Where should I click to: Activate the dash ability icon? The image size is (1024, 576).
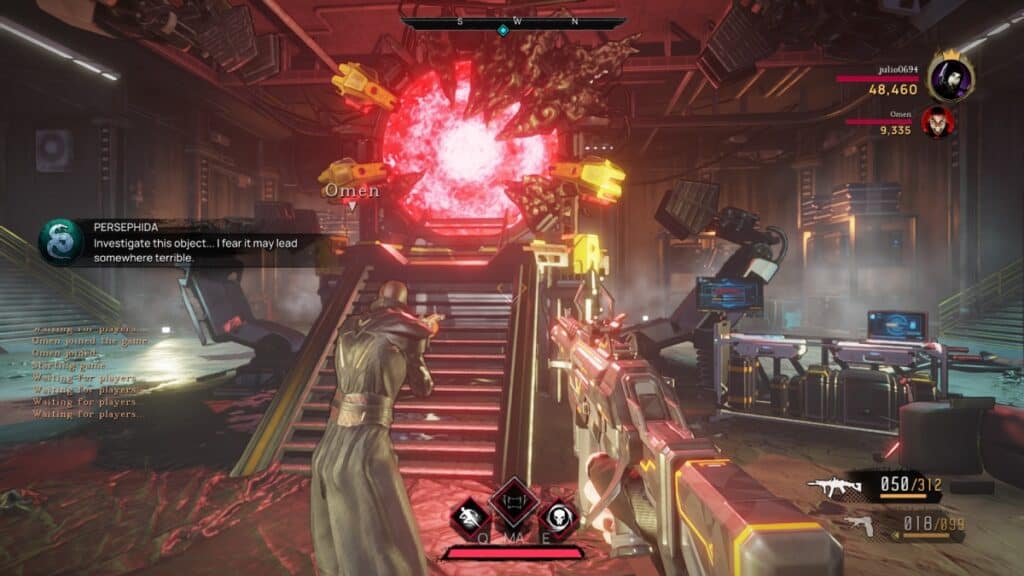(468, 516)
